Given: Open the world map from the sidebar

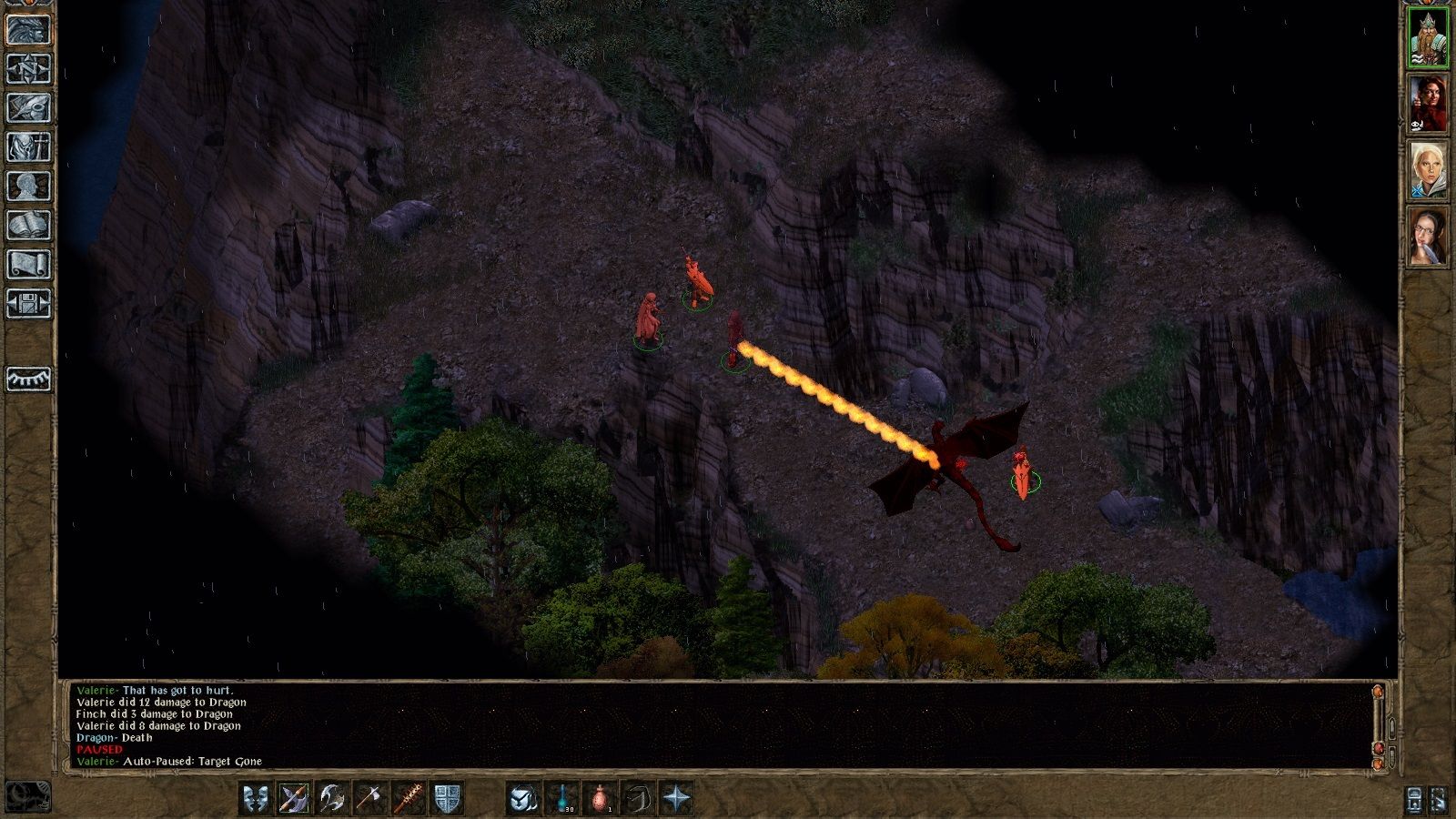Looking at the screenshot, I should pos(27,68).
